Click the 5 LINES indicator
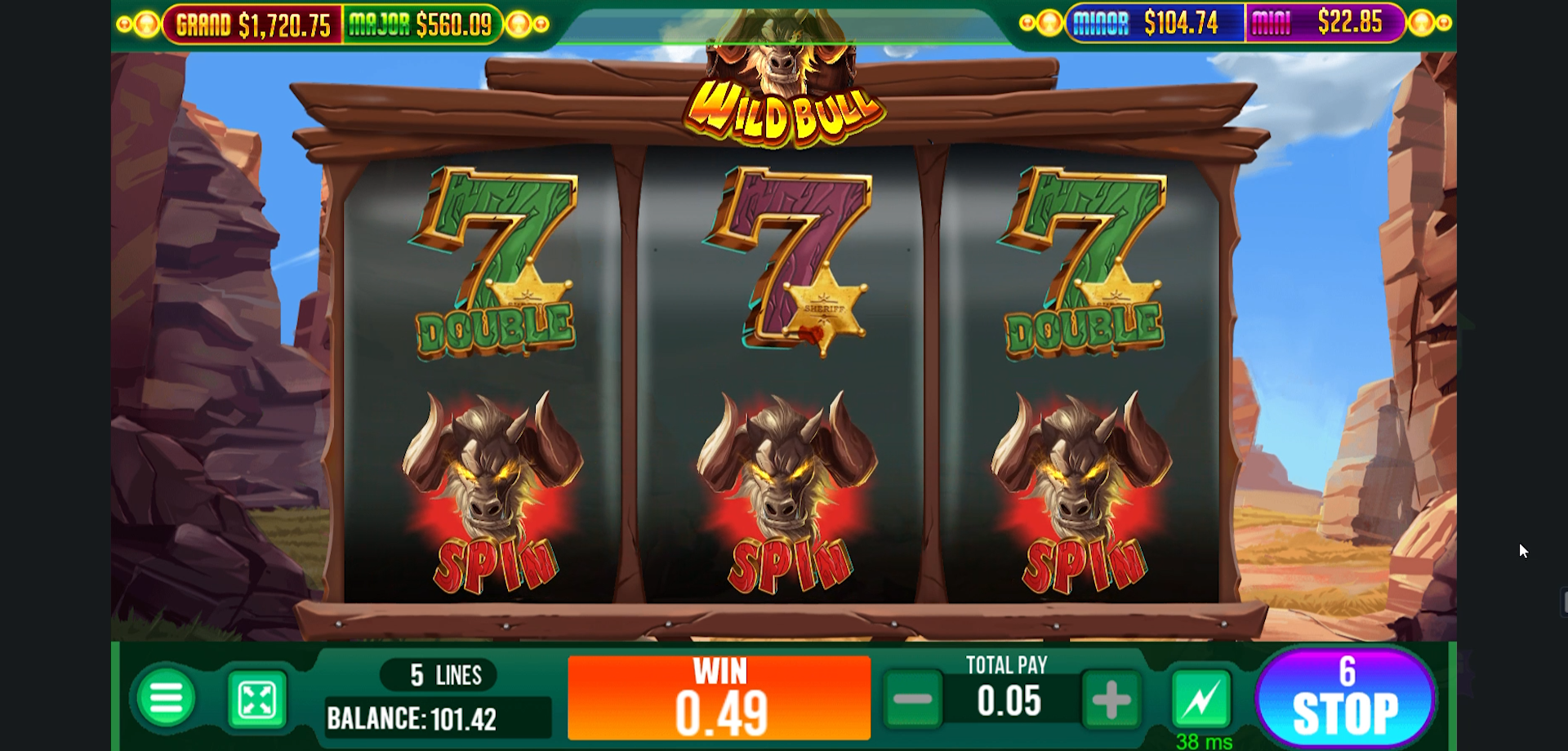Viewport: 1568px width, 751px height. pyautogui.click(x=439, y=673)
